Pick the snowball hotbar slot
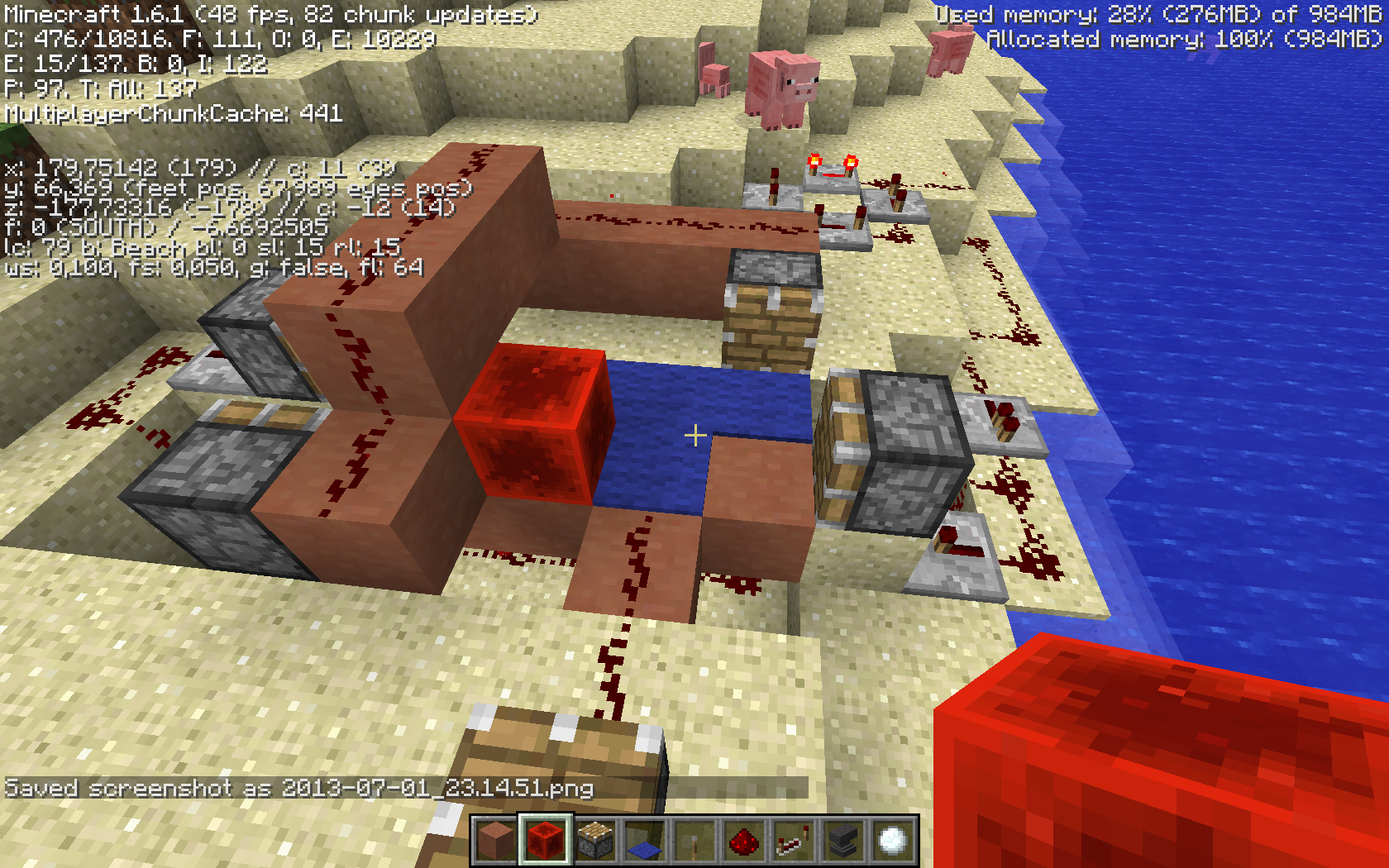The image size is (1389, 868). tap(893, 841)
